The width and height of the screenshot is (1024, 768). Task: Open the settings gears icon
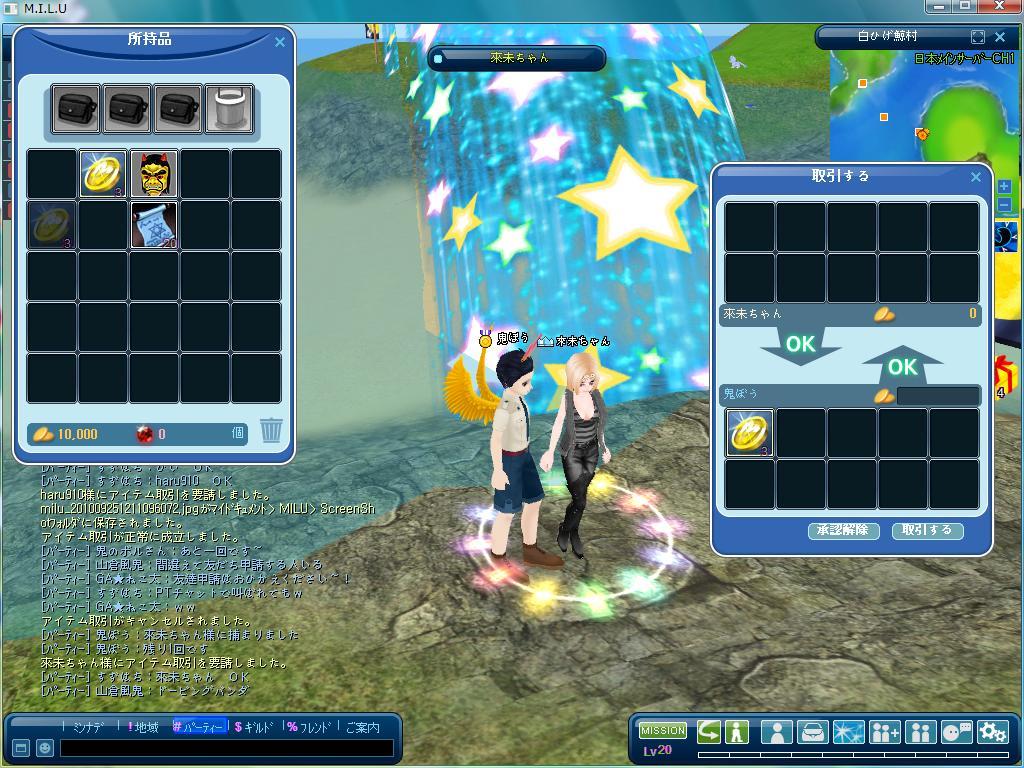point(992,732)
